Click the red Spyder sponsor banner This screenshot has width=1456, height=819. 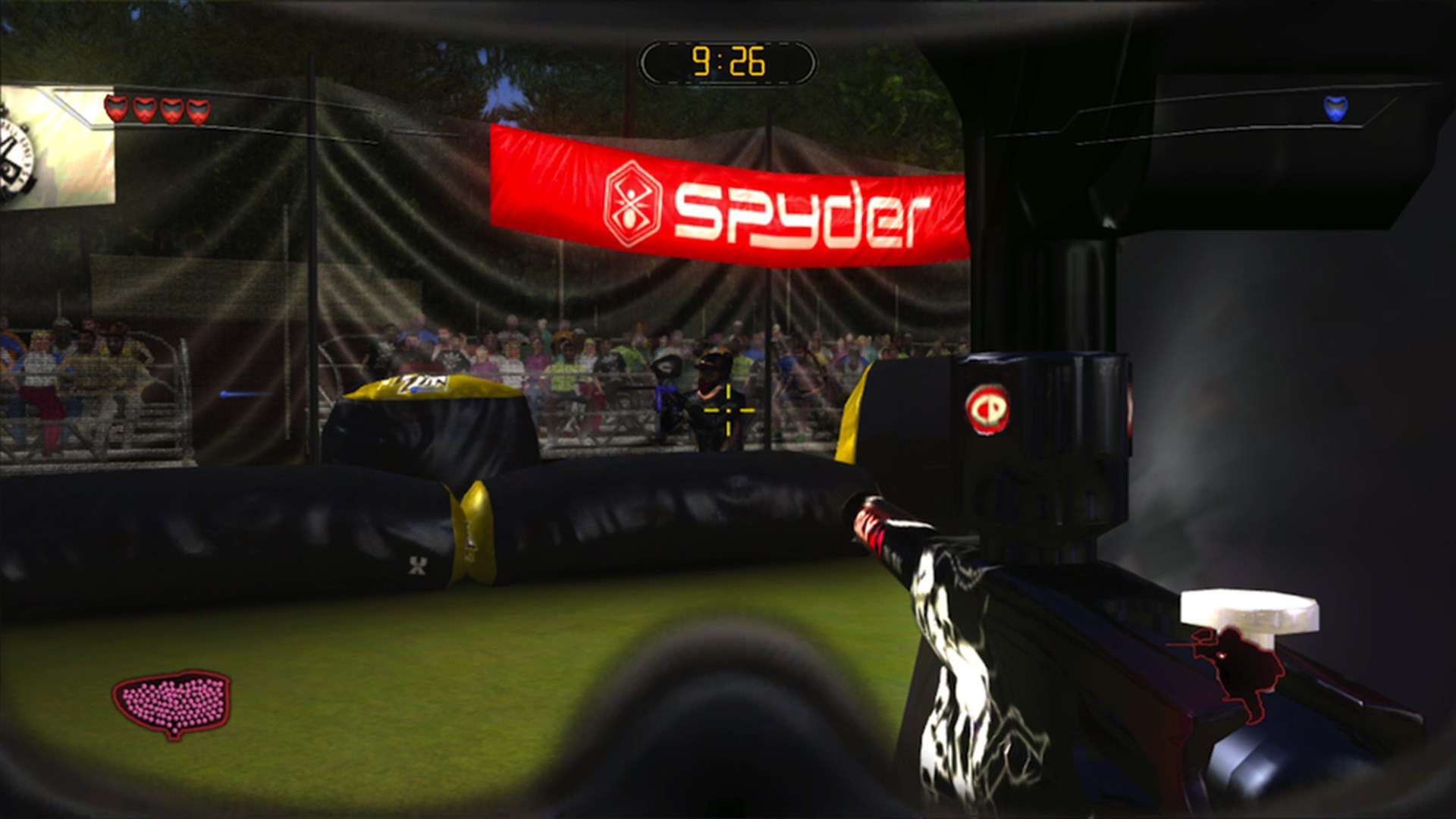pyautogui.click(x=728, y=197)
